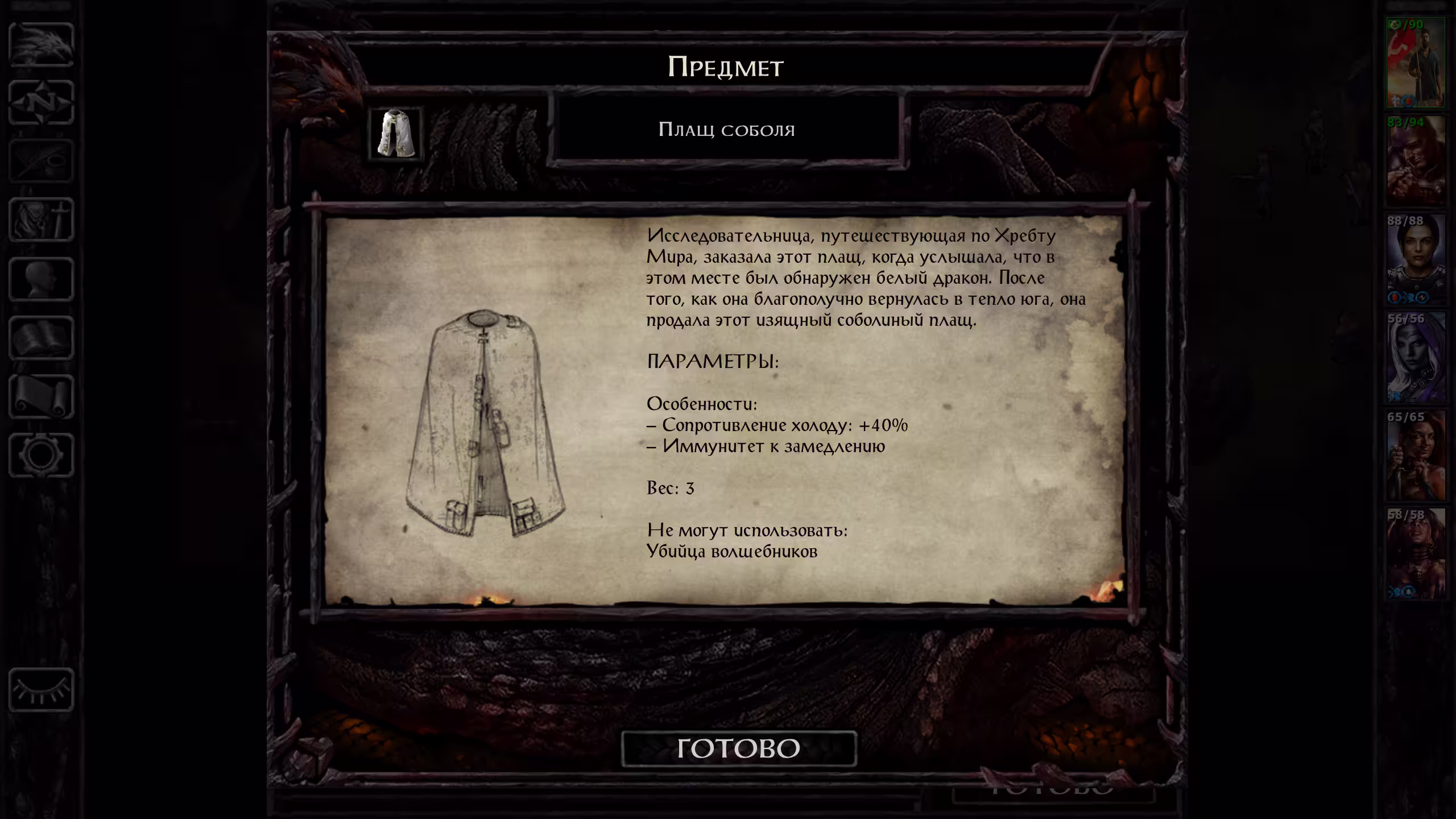The width and height of the screenshot is (1456, 819).
Task: Open game options with the gear icon
Action: click(x=41, y=455)
